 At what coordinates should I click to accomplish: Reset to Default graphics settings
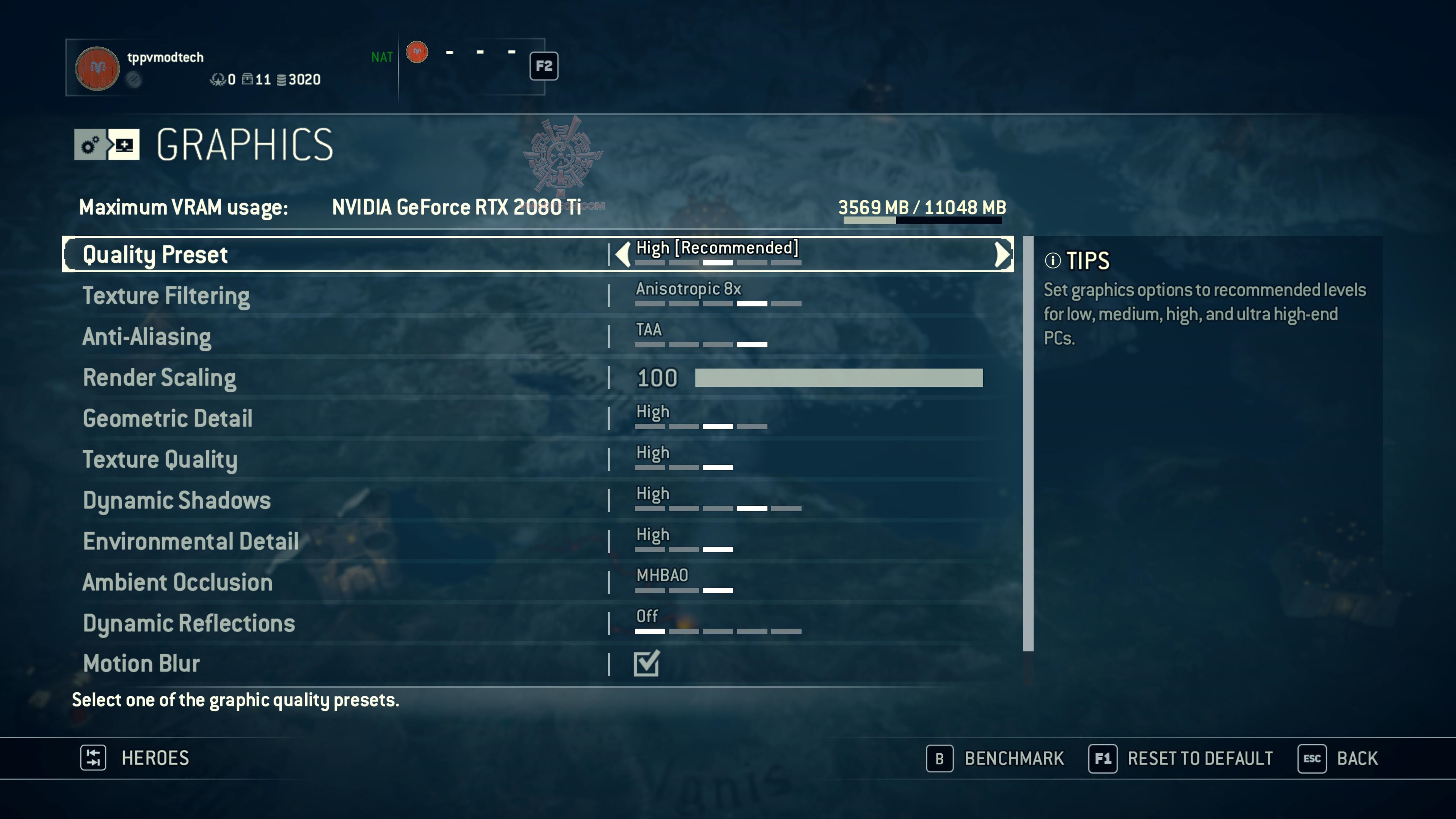pos(1181,758)
